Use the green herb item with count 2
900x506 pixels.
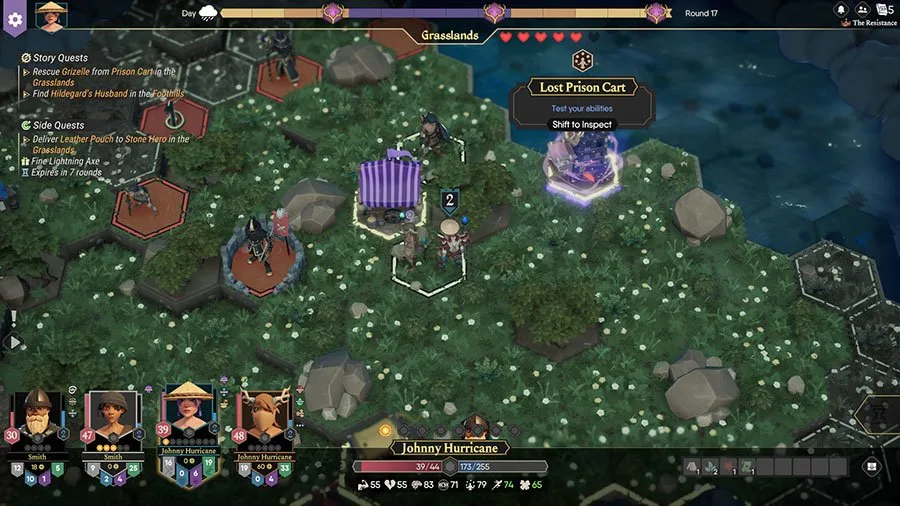coord(711,467)
